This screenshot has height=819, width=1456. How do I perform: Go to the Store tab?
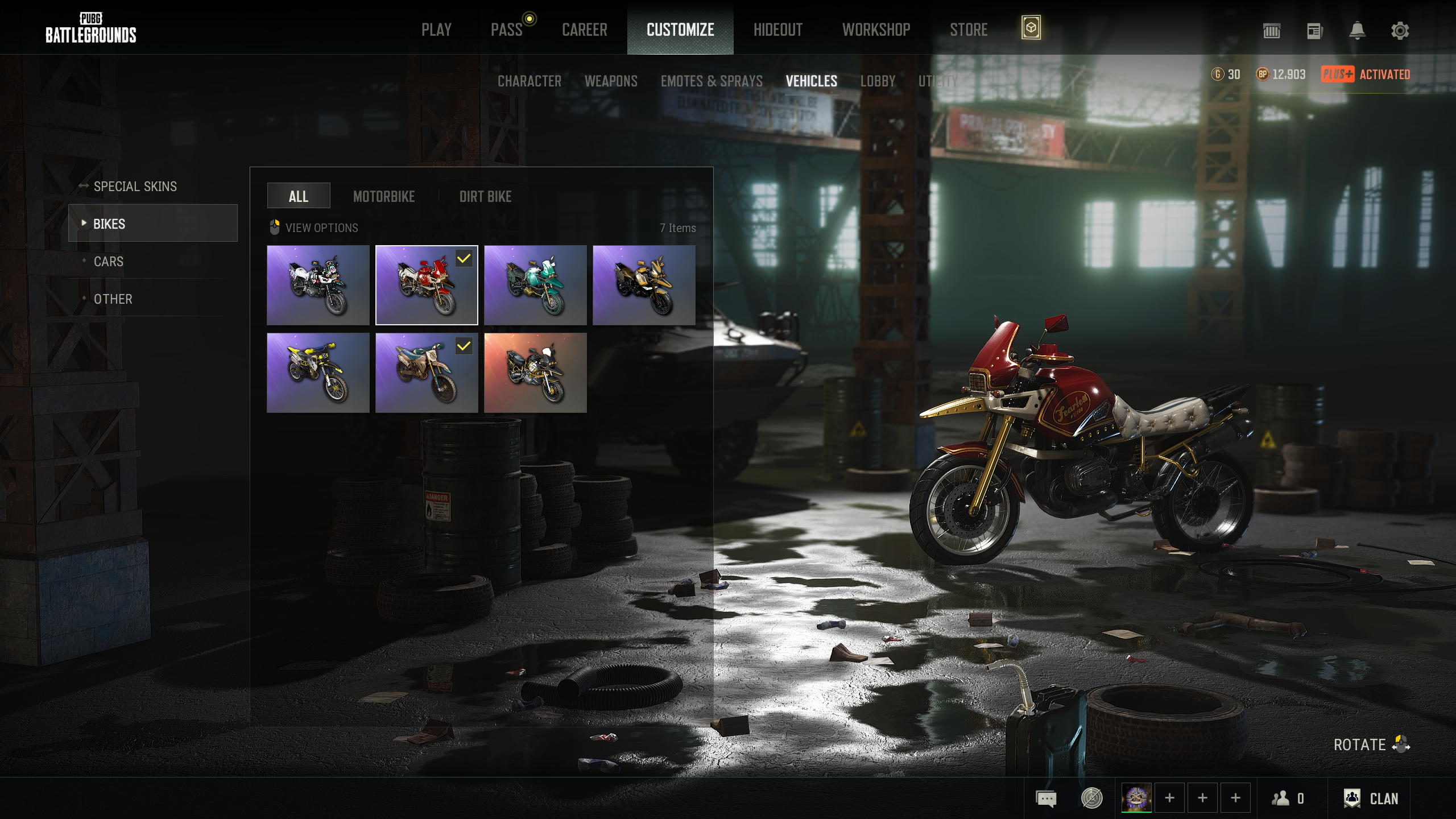click(x=969, y=30)
